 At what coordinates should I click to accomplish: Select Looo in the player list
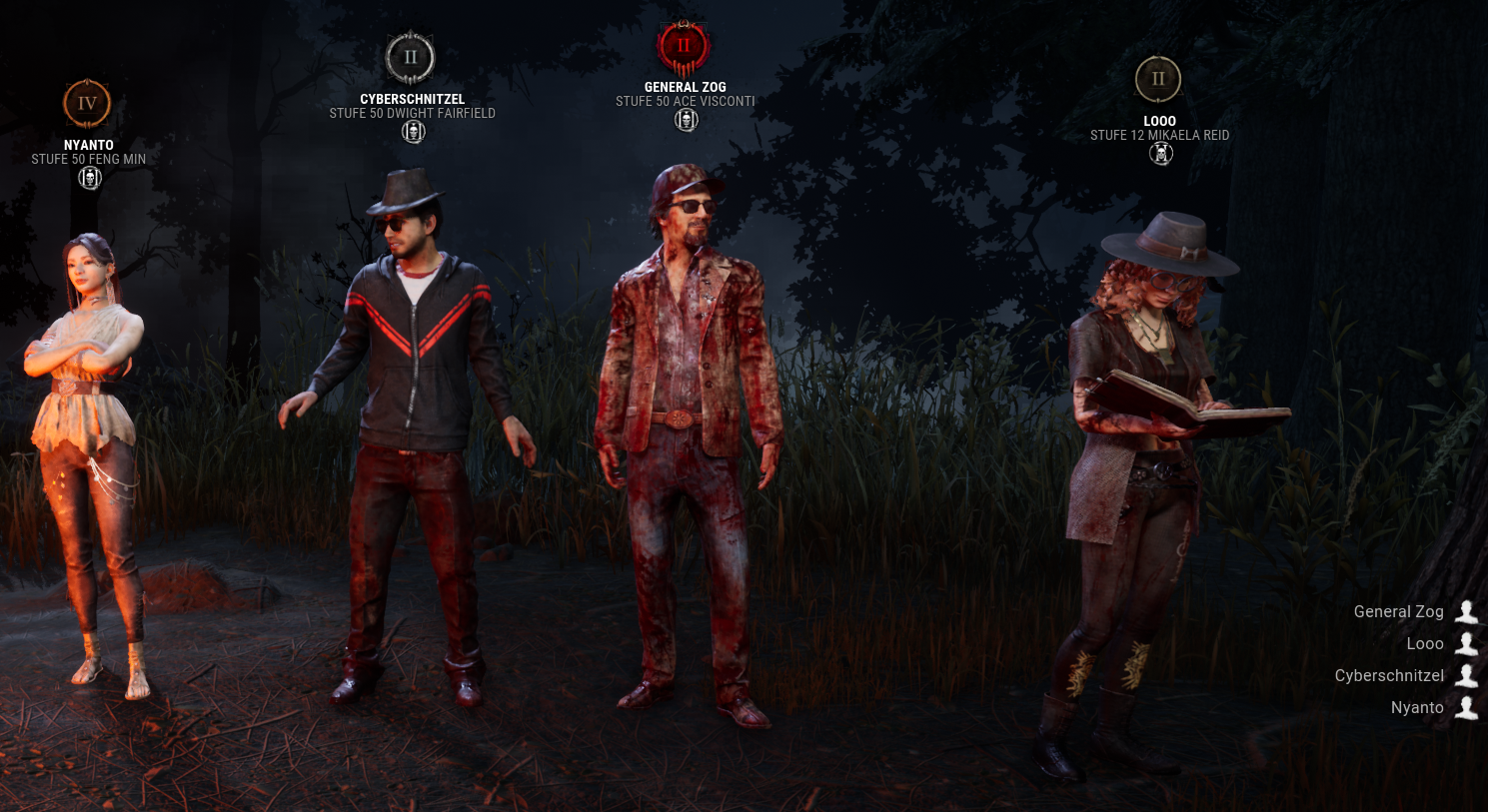1425,643
